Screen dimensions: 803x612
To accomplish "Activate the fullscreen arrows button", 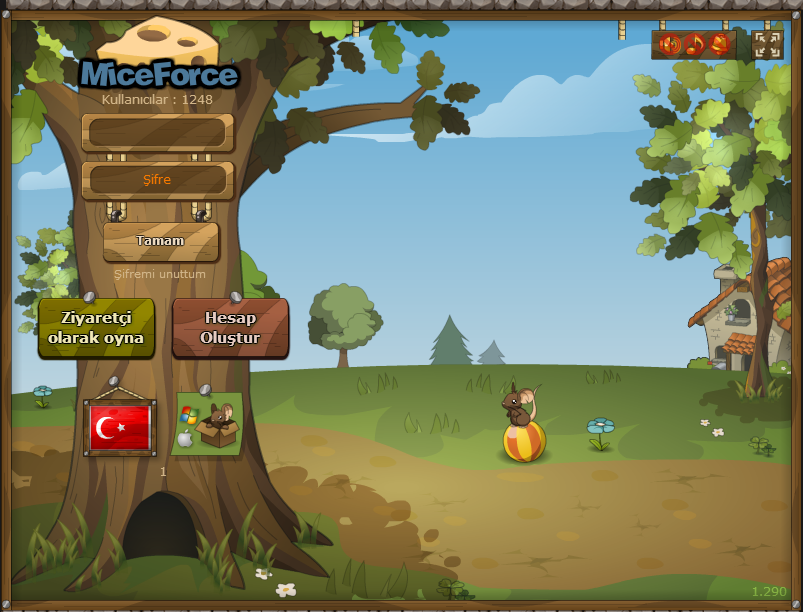I will coord(767,44).
